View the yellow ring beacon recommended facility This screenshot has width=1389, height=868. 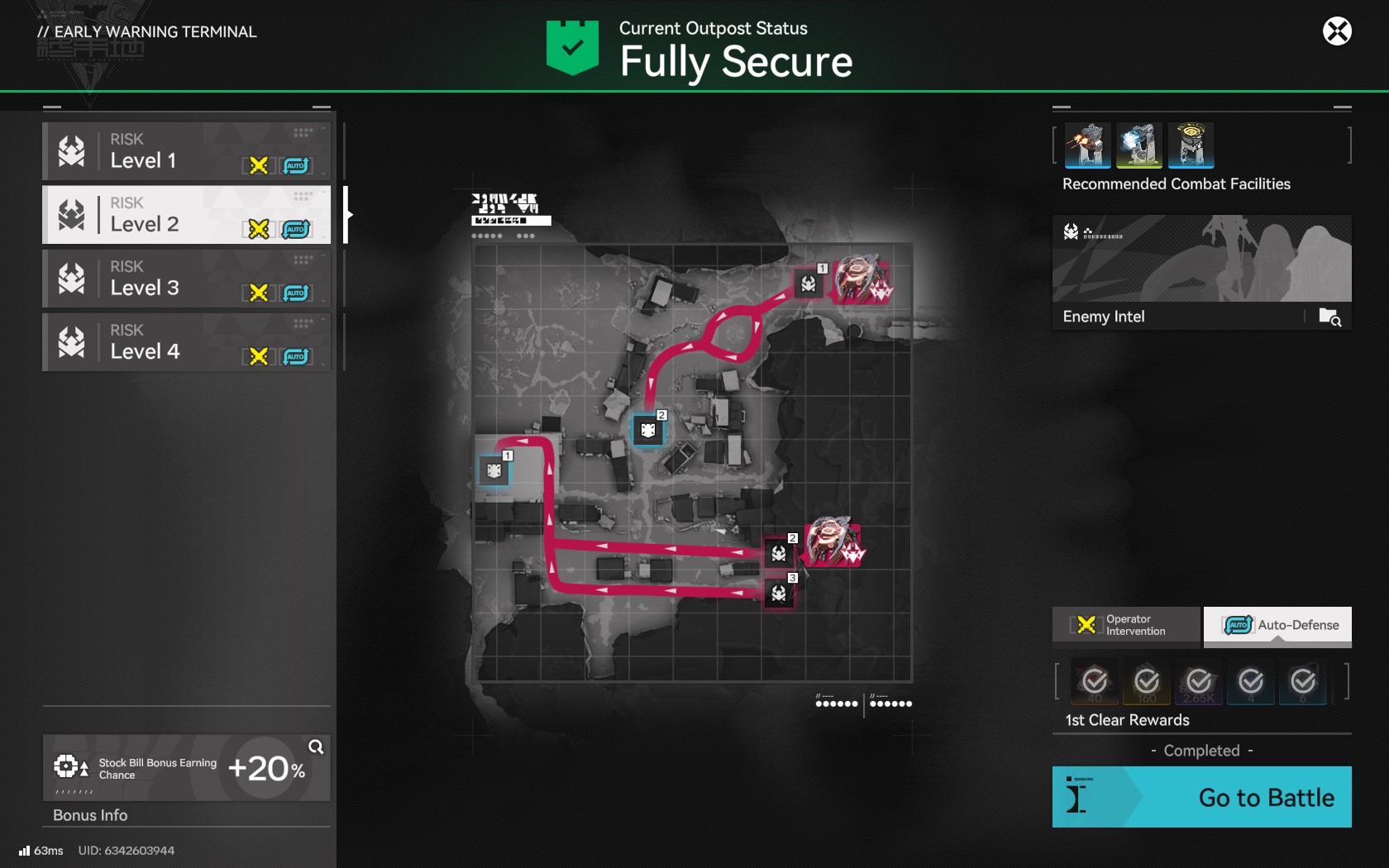tap(1191, 145)
